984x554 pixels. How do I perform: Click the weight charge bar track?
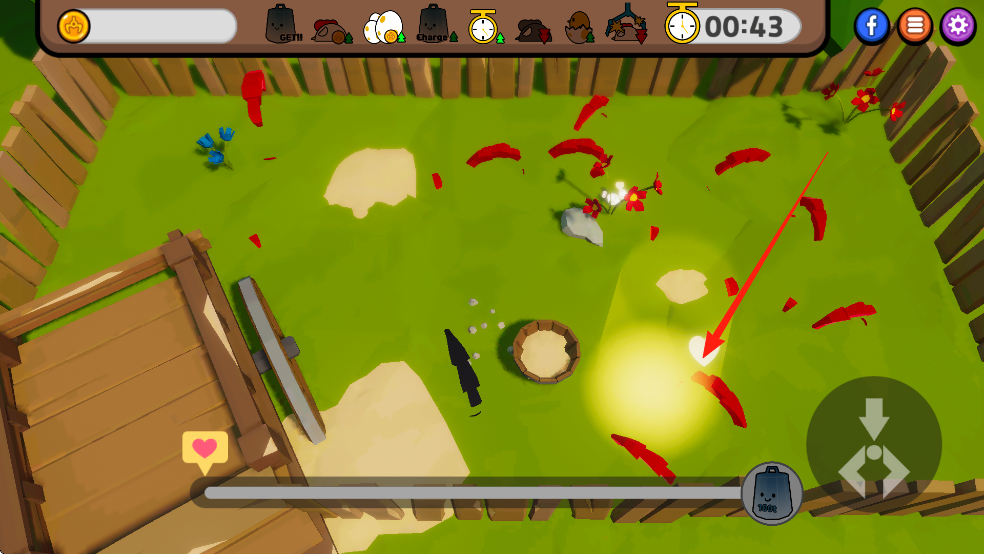pos(470,492)
